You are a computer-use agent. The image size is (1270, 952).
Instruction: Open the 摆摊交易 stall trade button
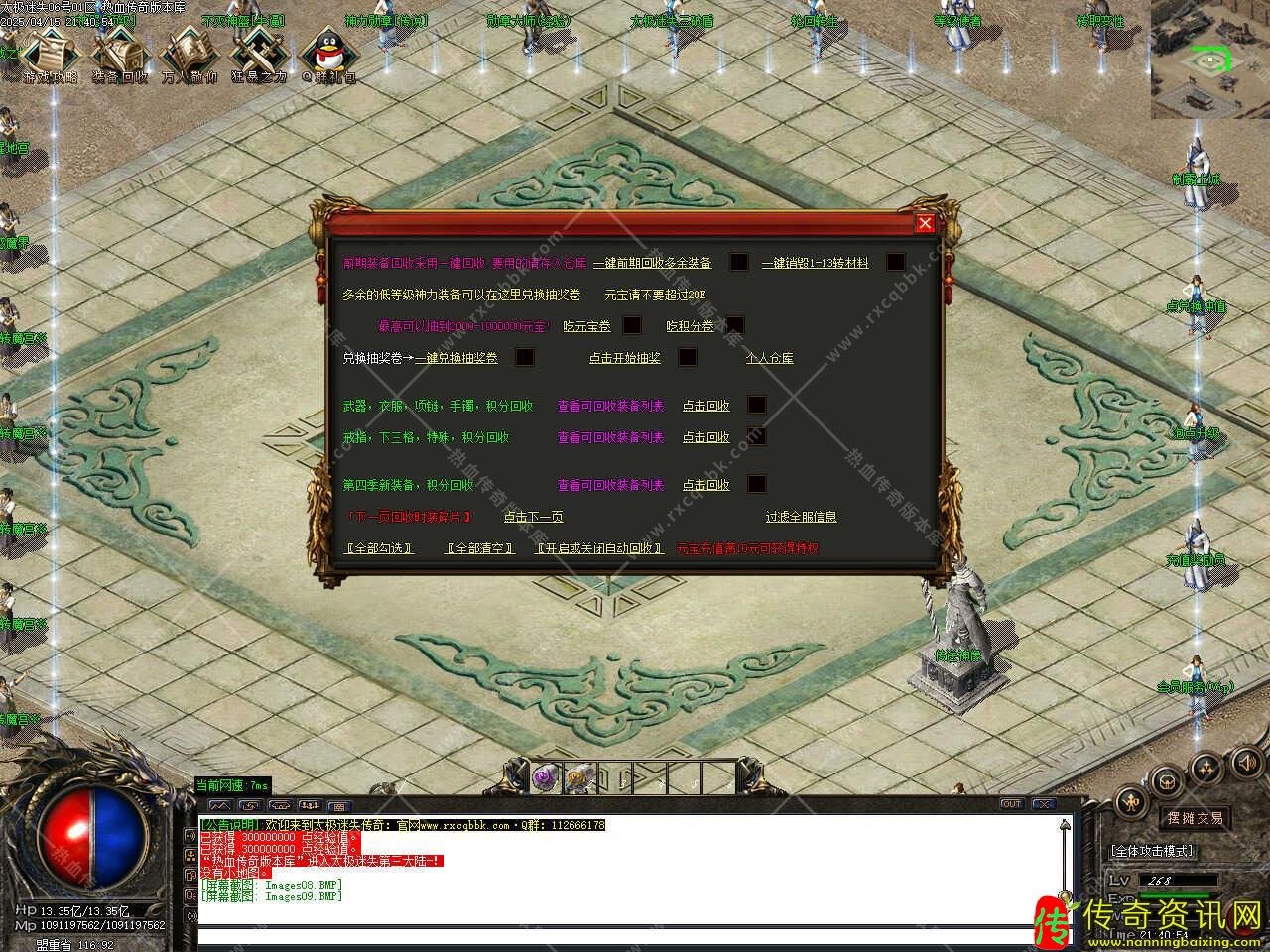click(1195, 818)
